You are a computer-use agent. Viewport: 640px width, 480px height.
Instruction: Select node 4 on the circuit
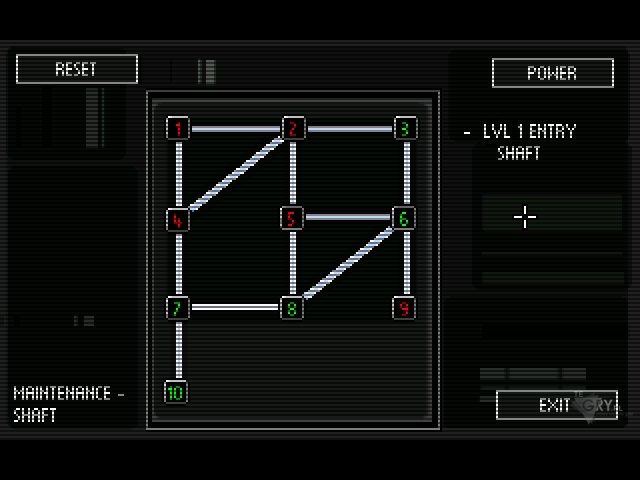pos(179,219)
